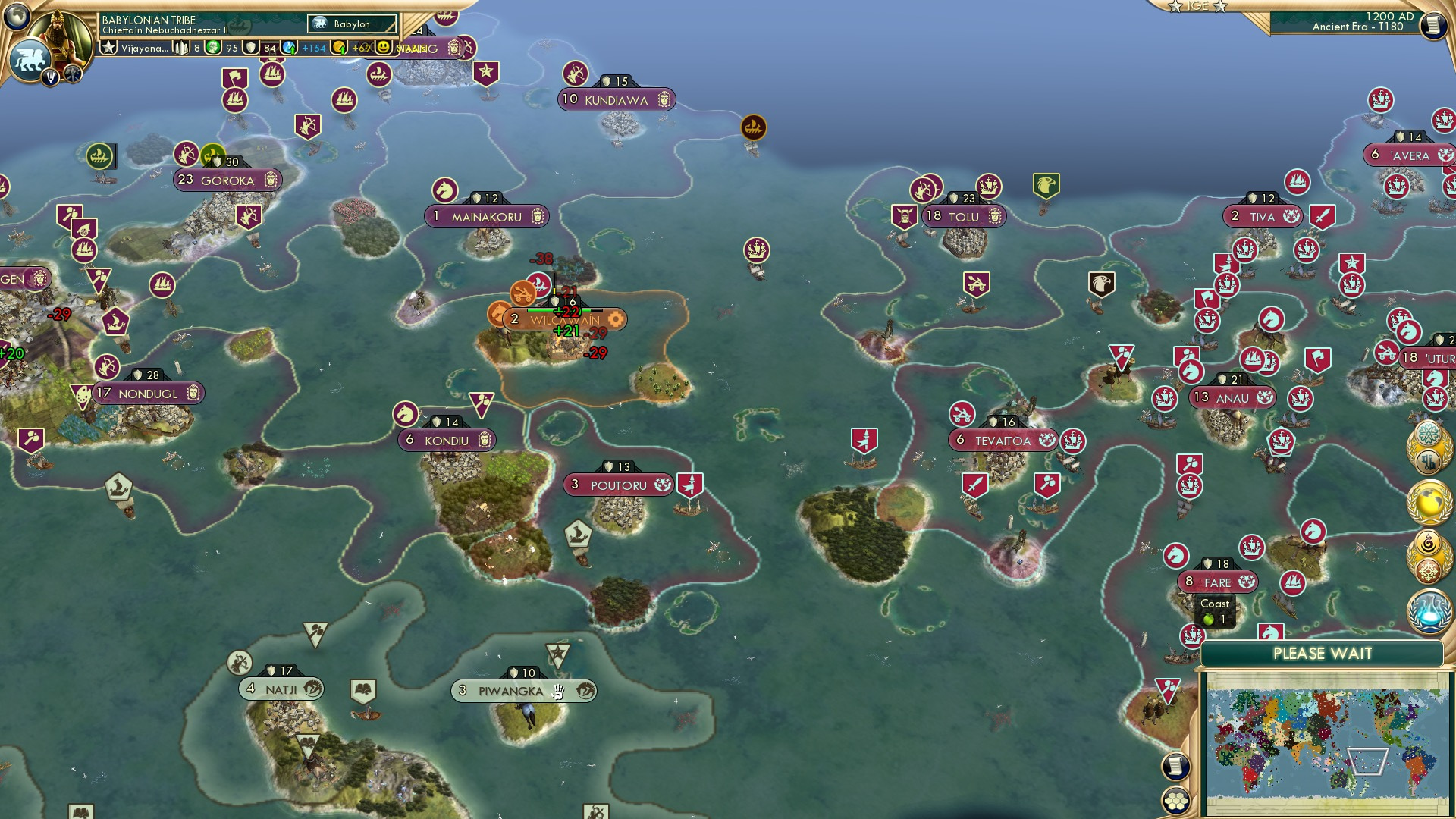
Task: Select the KUNDIAWA city banner
Action: pyautogui.click(x=617, y=99)
